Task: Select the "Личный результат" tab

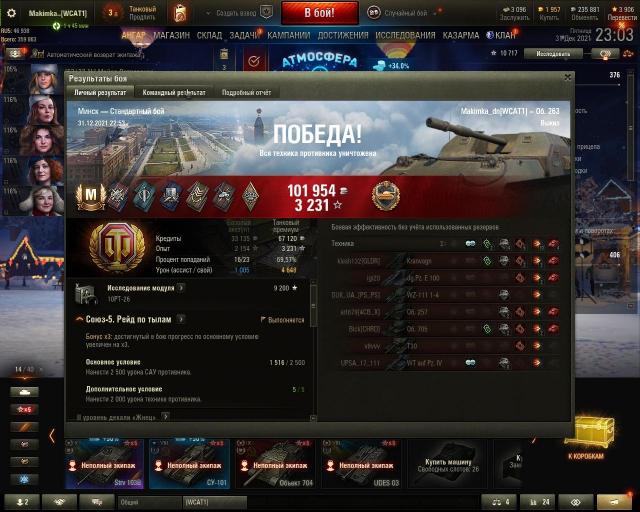Action: [x=100, y=92]
